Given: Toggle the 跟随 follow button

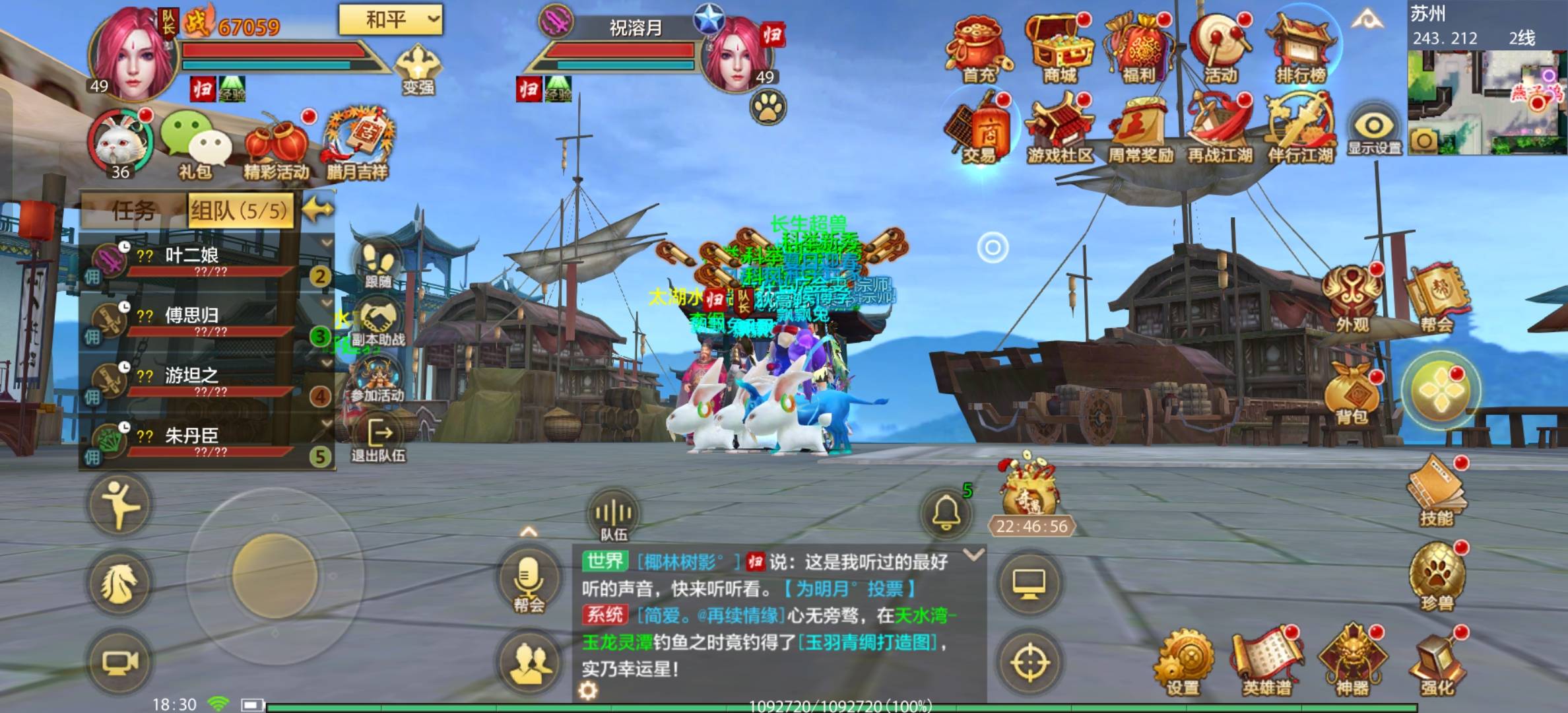Looking at the screenshot, I should pos(379,265).
